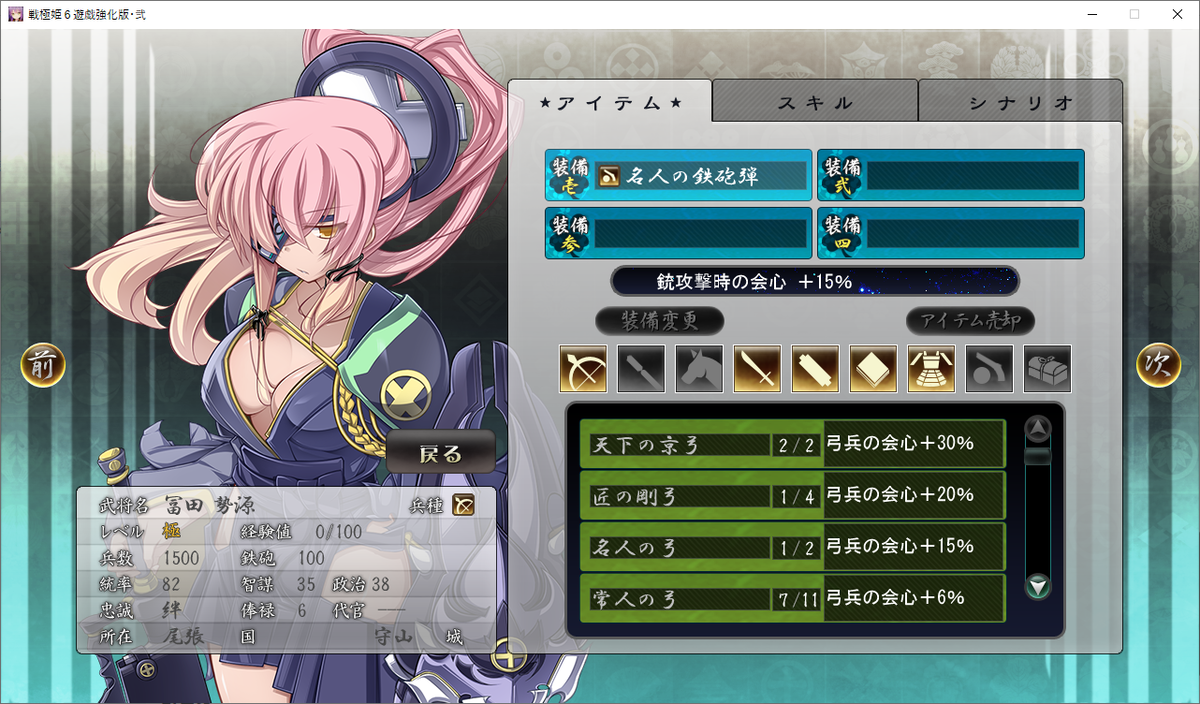Show the sword item category
This screenshot has width=1200, height=704.
coord(757,369)
